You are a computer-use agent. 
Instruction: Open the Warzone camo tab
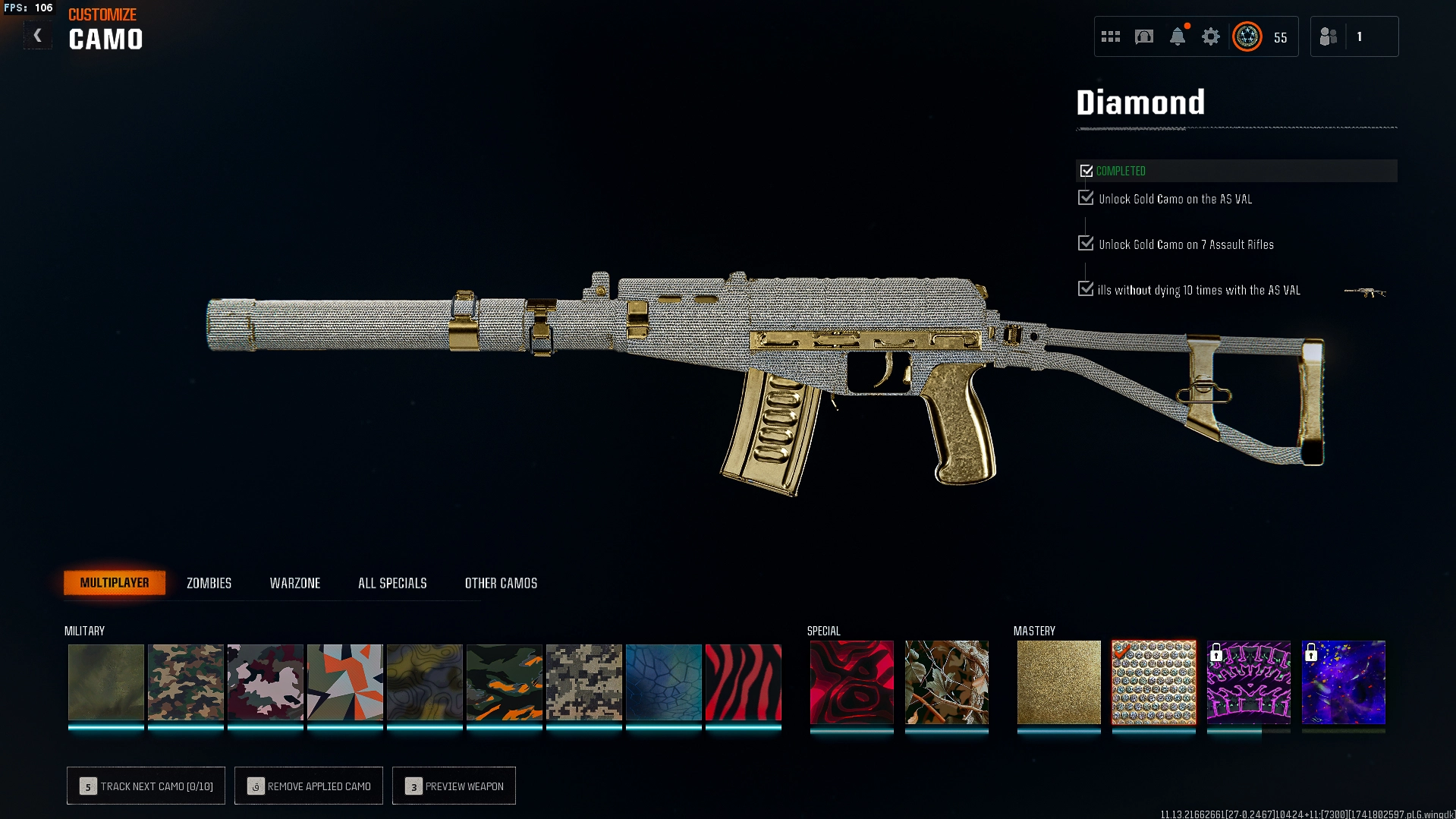(x=295, y=583)
